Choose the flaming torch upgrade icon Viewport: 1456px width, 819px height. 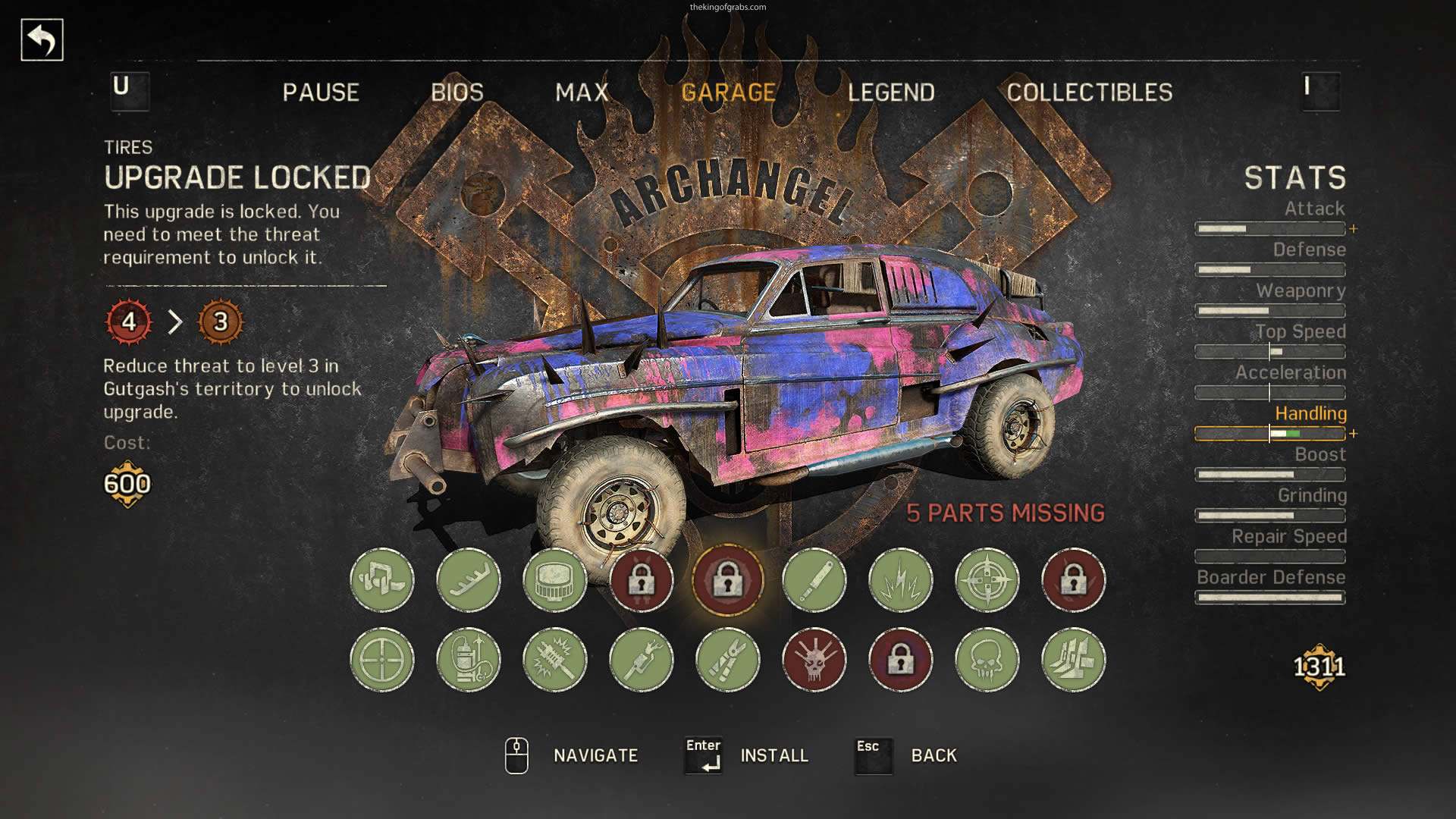click(x=642, y=660)
